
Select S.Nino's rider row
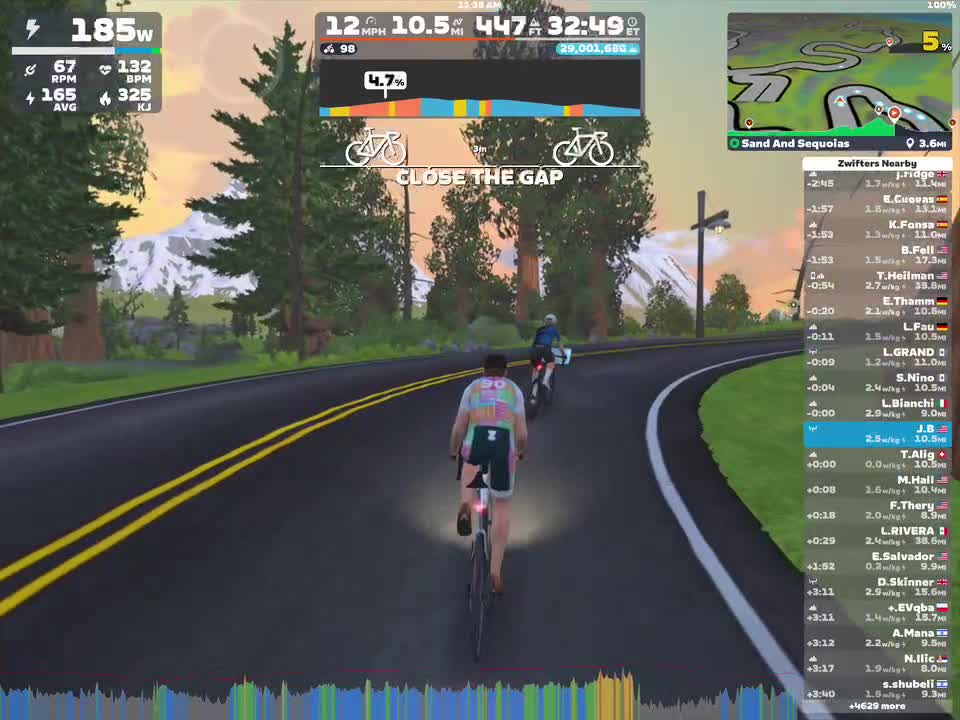click(878, 383)
